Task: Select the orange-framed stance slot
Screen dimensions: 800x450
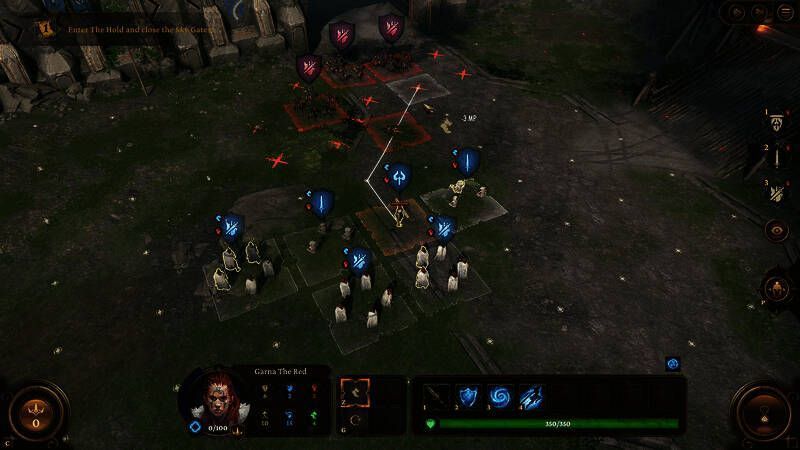Action: click(356, 394)
